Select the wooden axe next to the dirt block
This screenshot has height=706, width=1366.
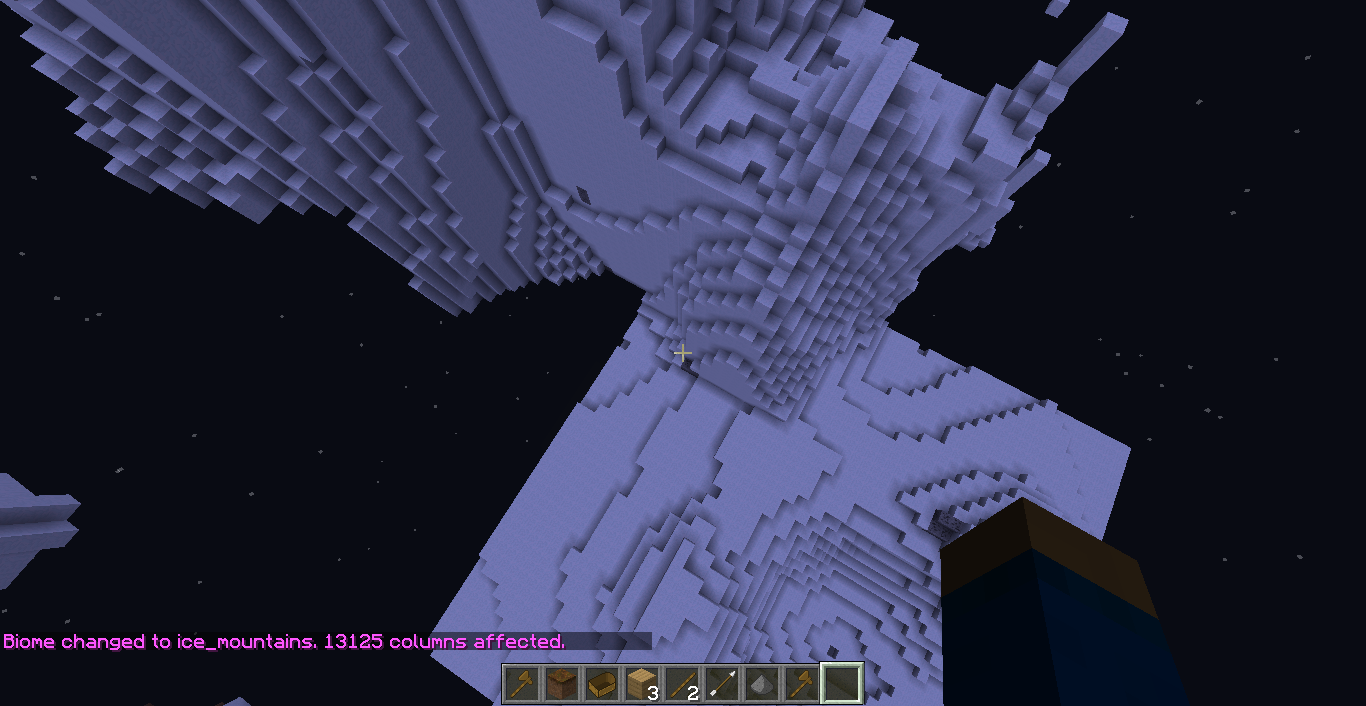[x=521, y=684]
